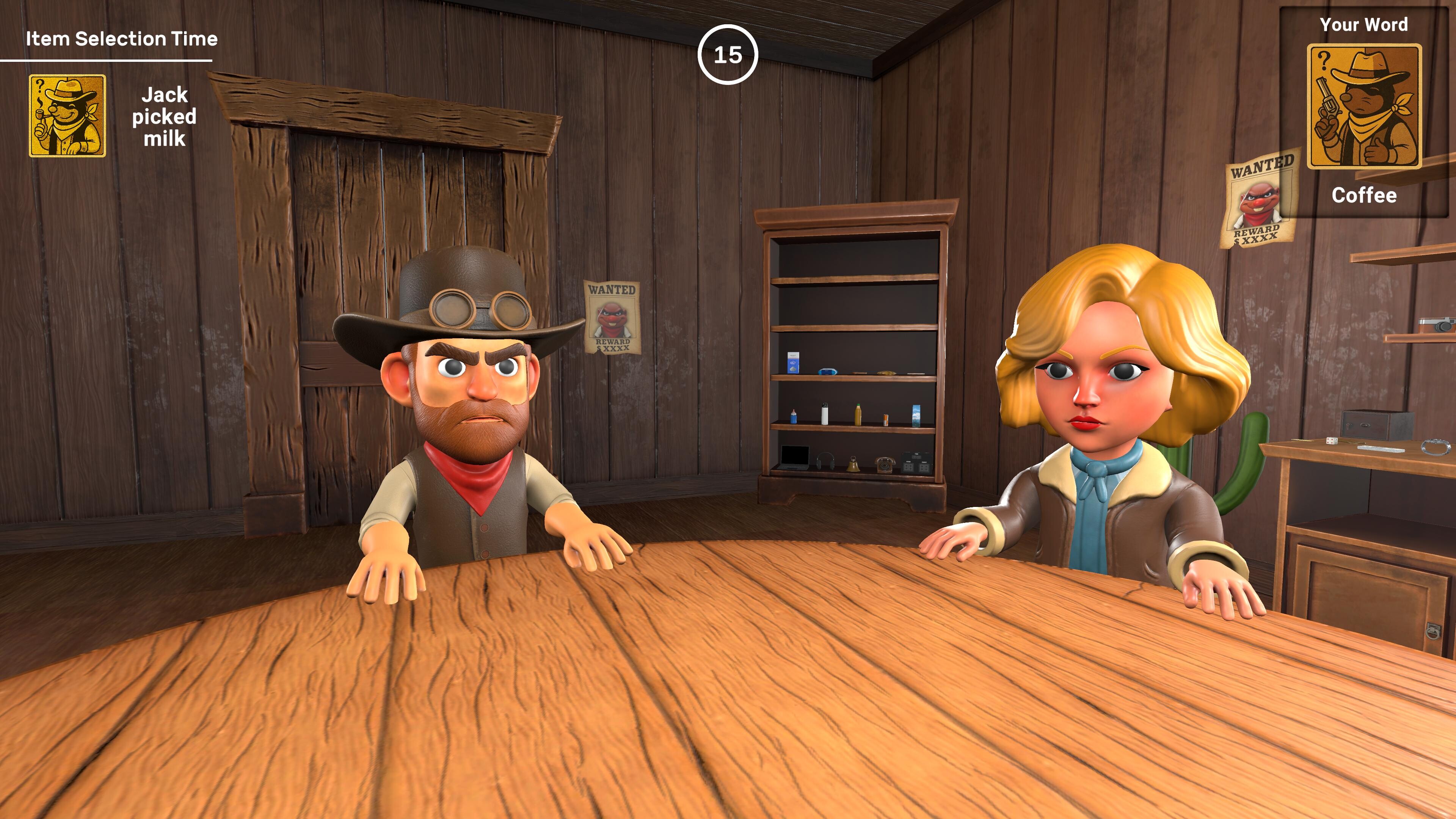The height and width of the screenshot is (819, 1456).
Task: Pick the salt box from the shelf
Action: [x=794, y=362]
